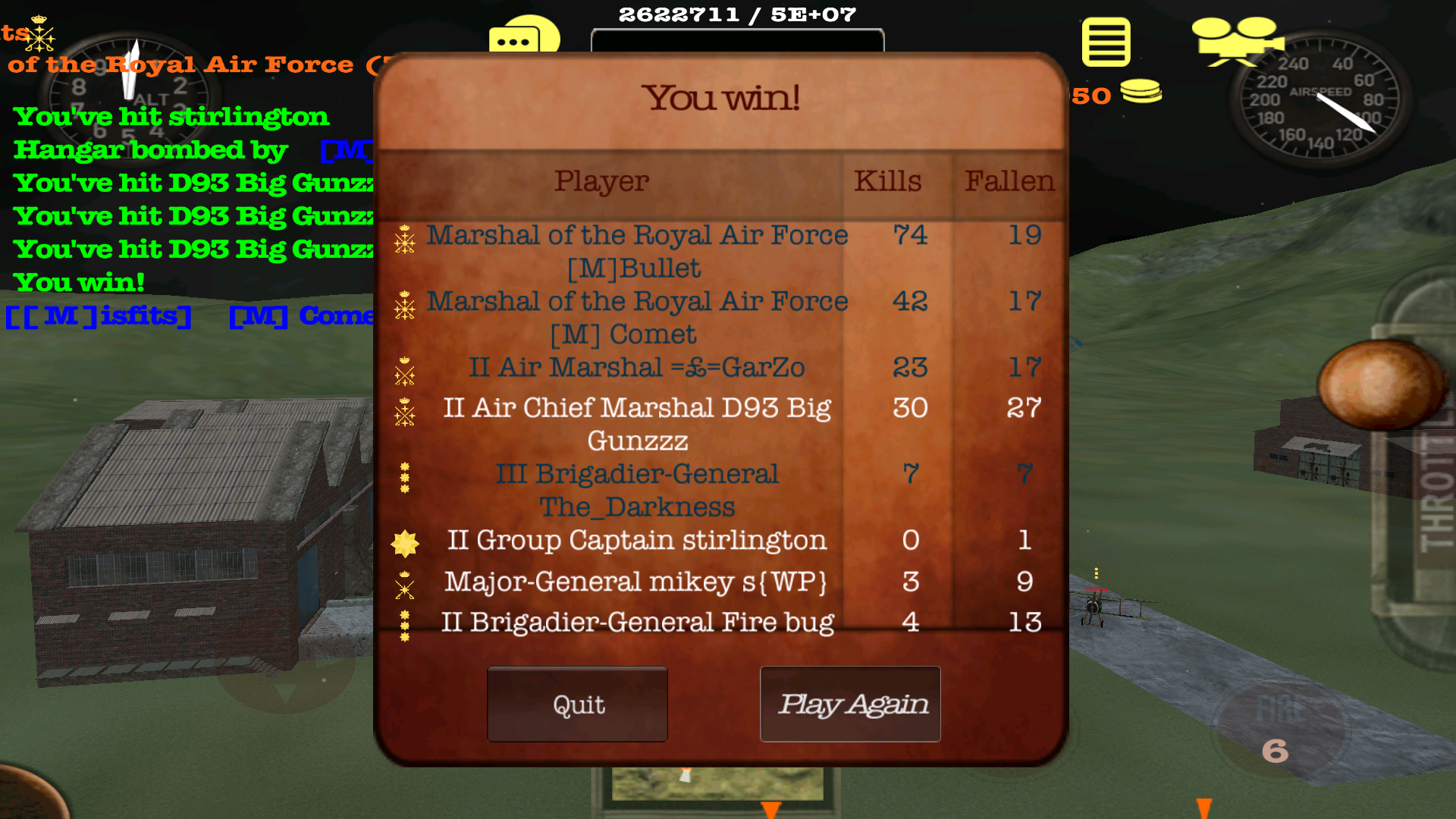The height and width of the screenshot is (819, 1456).
Task: Select mikey s{WP} player row
Action: [x=637, y=582]
